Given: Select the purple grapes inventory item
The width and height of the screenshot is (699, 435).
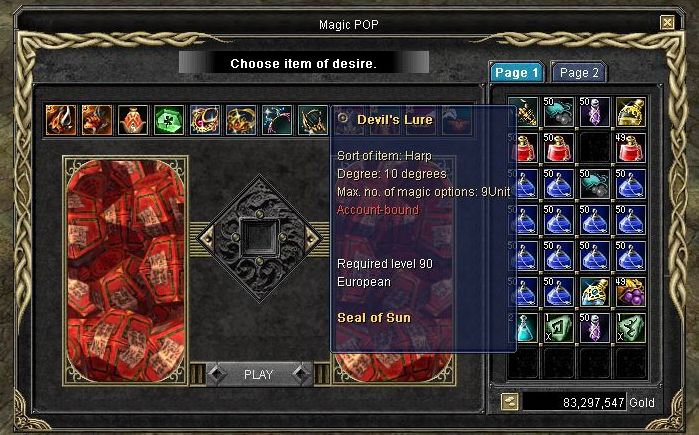Looking at the screenshot, I should pyautogui.click(x=630, y=292).
